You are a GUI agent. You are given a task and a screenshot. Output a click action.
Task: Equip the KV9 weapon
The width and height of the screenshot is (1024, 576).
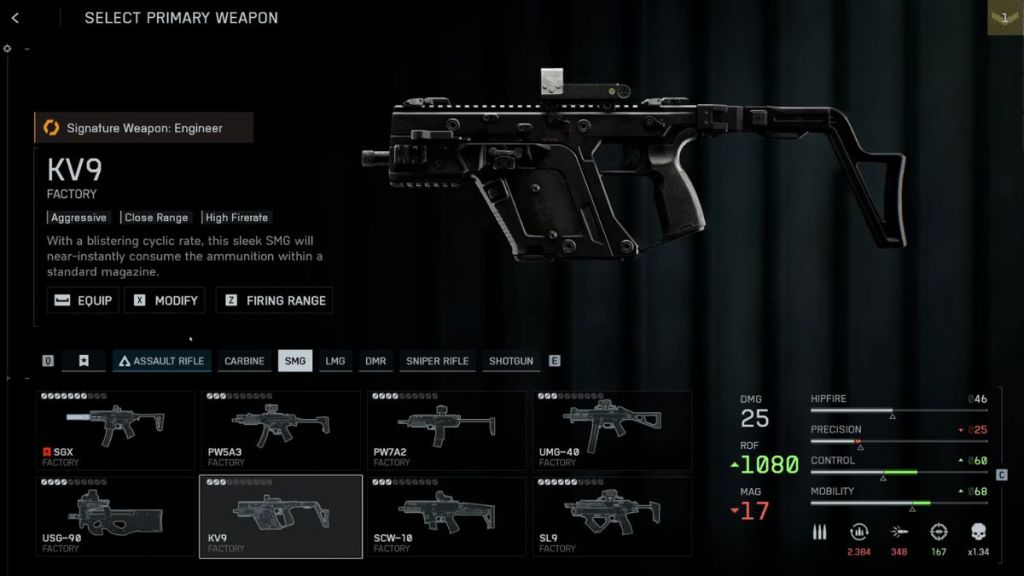[83, 300]
